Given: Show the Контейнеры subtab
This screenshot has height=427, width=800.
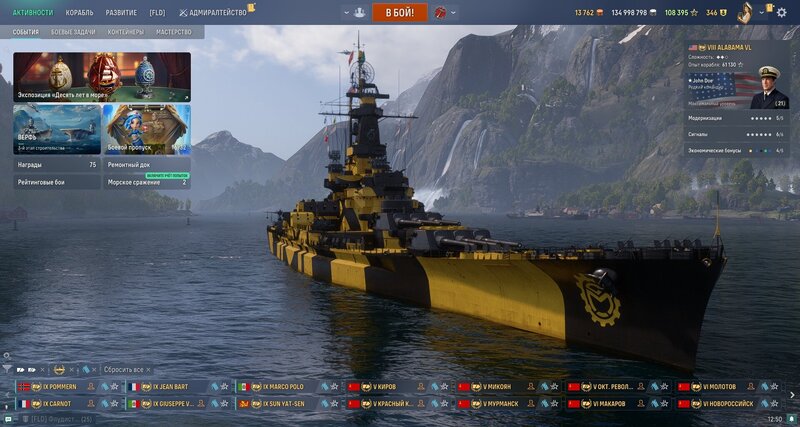Looking at the screenshot, I should (x=126, y=32).
